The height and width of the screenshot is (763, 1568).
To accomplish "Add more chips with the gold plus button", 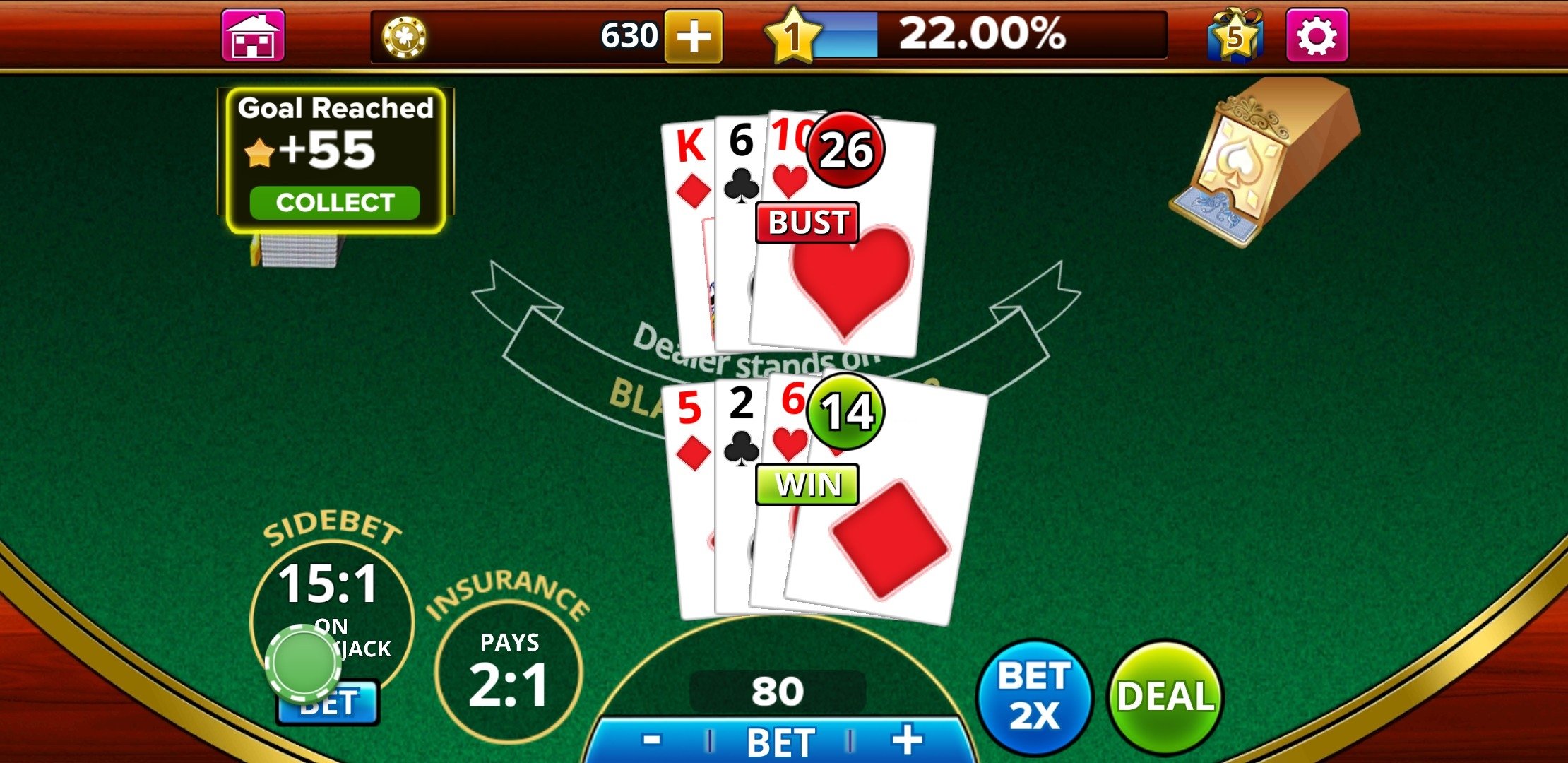I will click(x=693, y=35).
